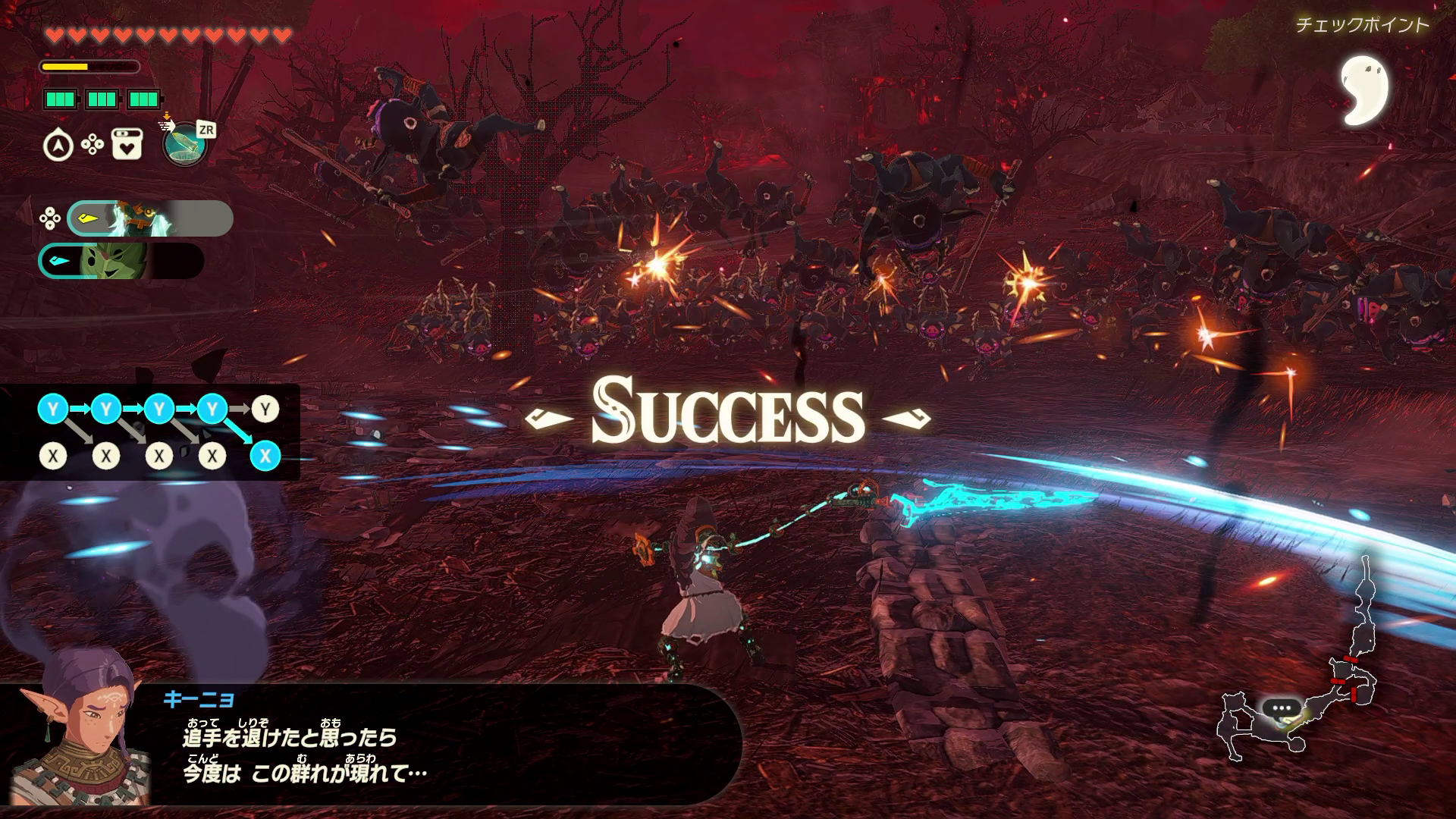This screenshot has width=1456, height=819.
Task: Switch to the masked construct ally portrait
Action: pos(150,218)
